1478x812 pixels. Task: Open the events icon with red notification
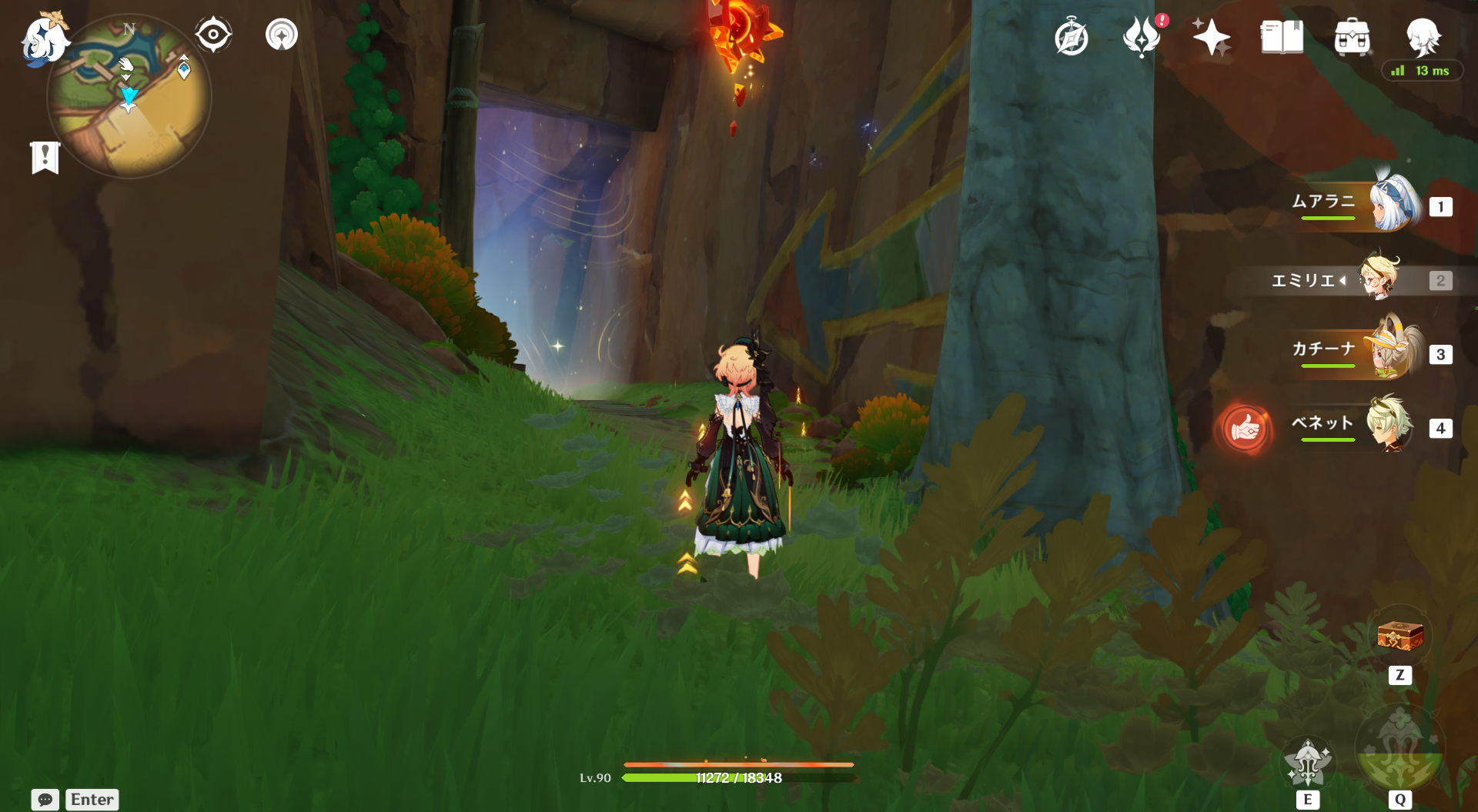[x=1142, y=37]
